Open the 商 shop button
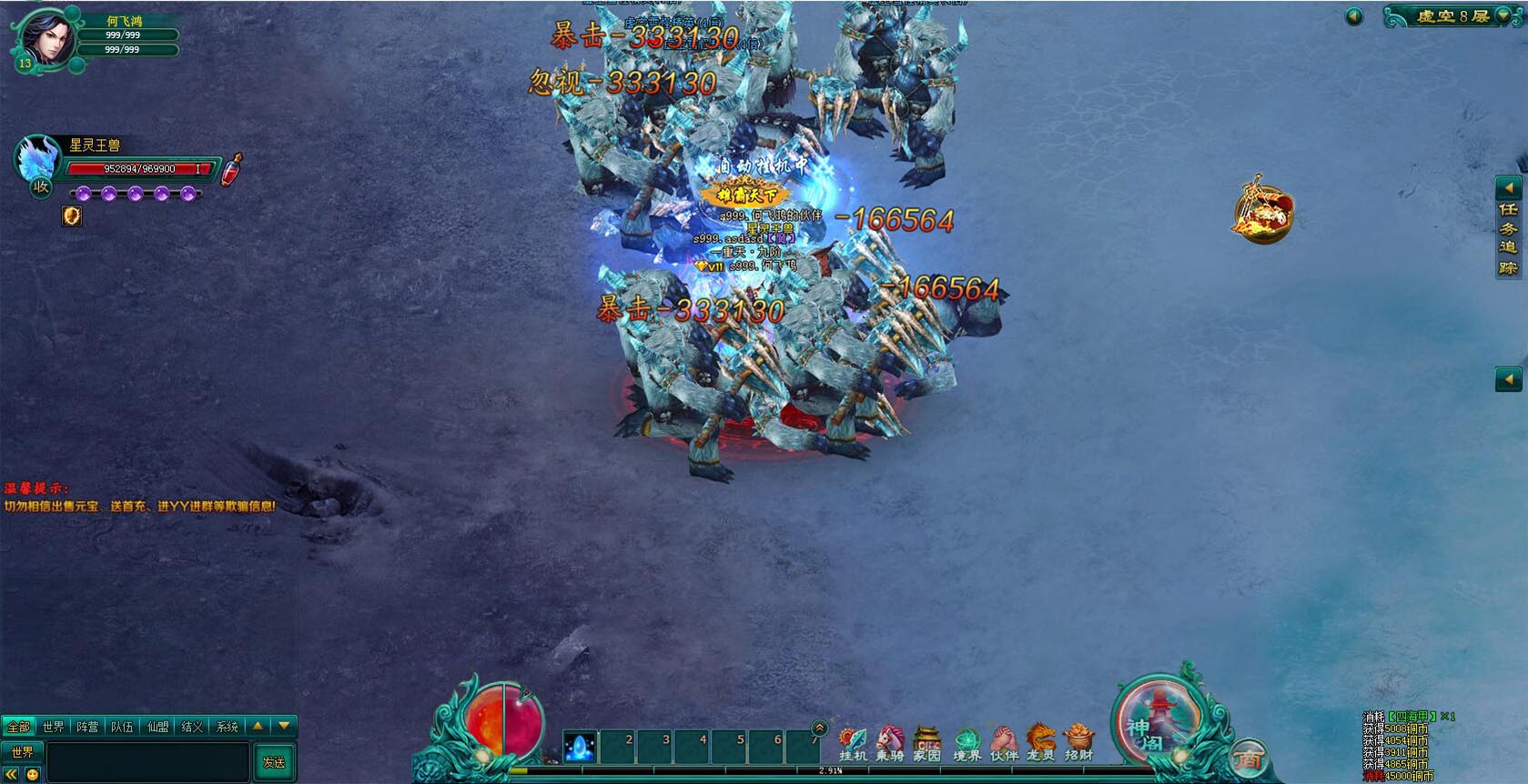1528x784 pixels. (1248, 759)
